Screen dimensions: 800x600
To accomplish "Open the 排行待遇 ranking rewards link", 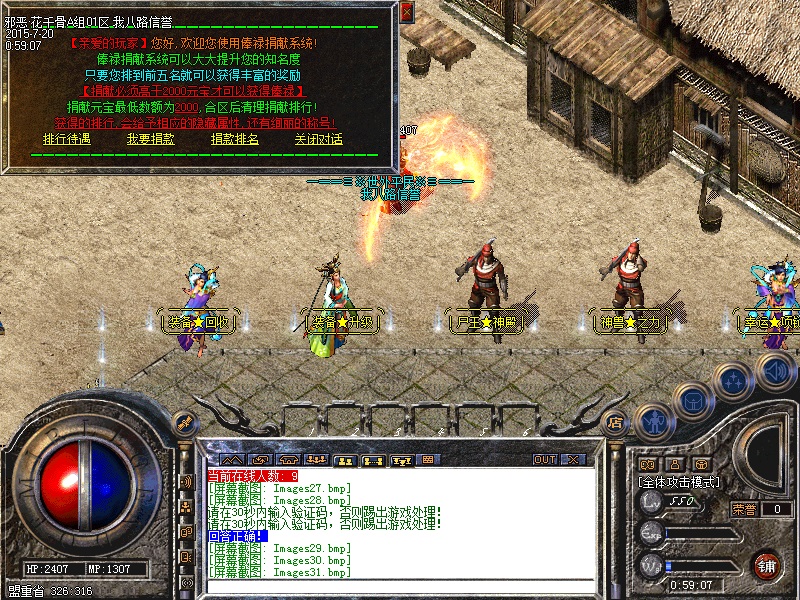I will click(x=66, y=140).
